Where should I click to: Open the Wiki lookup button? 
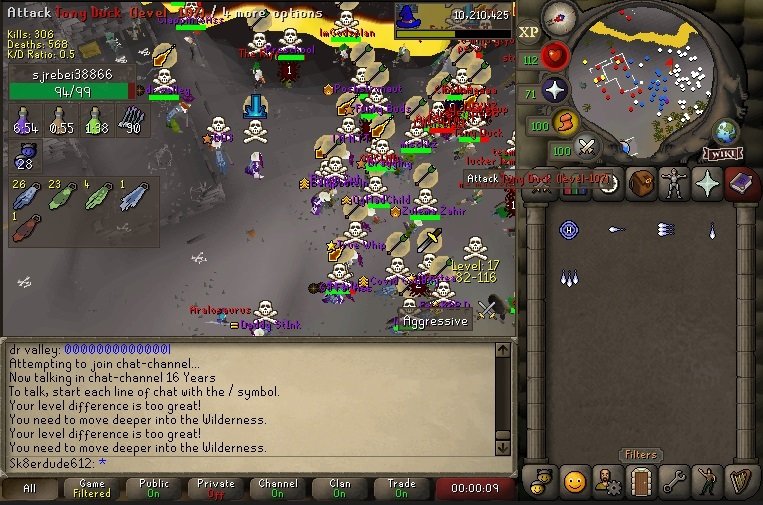coord(719,153)
